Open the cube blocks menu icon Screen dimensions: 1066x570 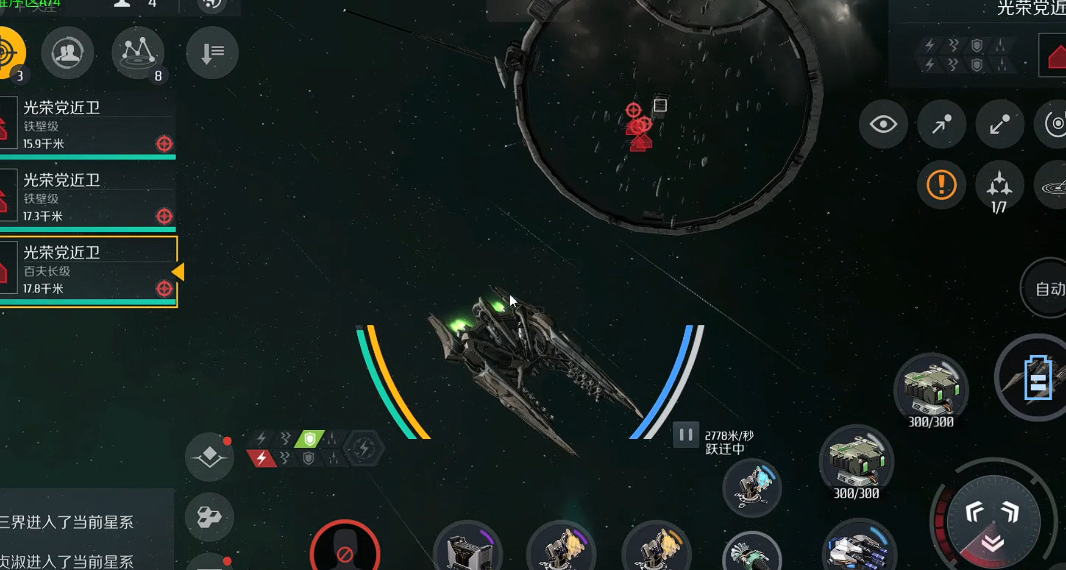click(x=209, y=516)
